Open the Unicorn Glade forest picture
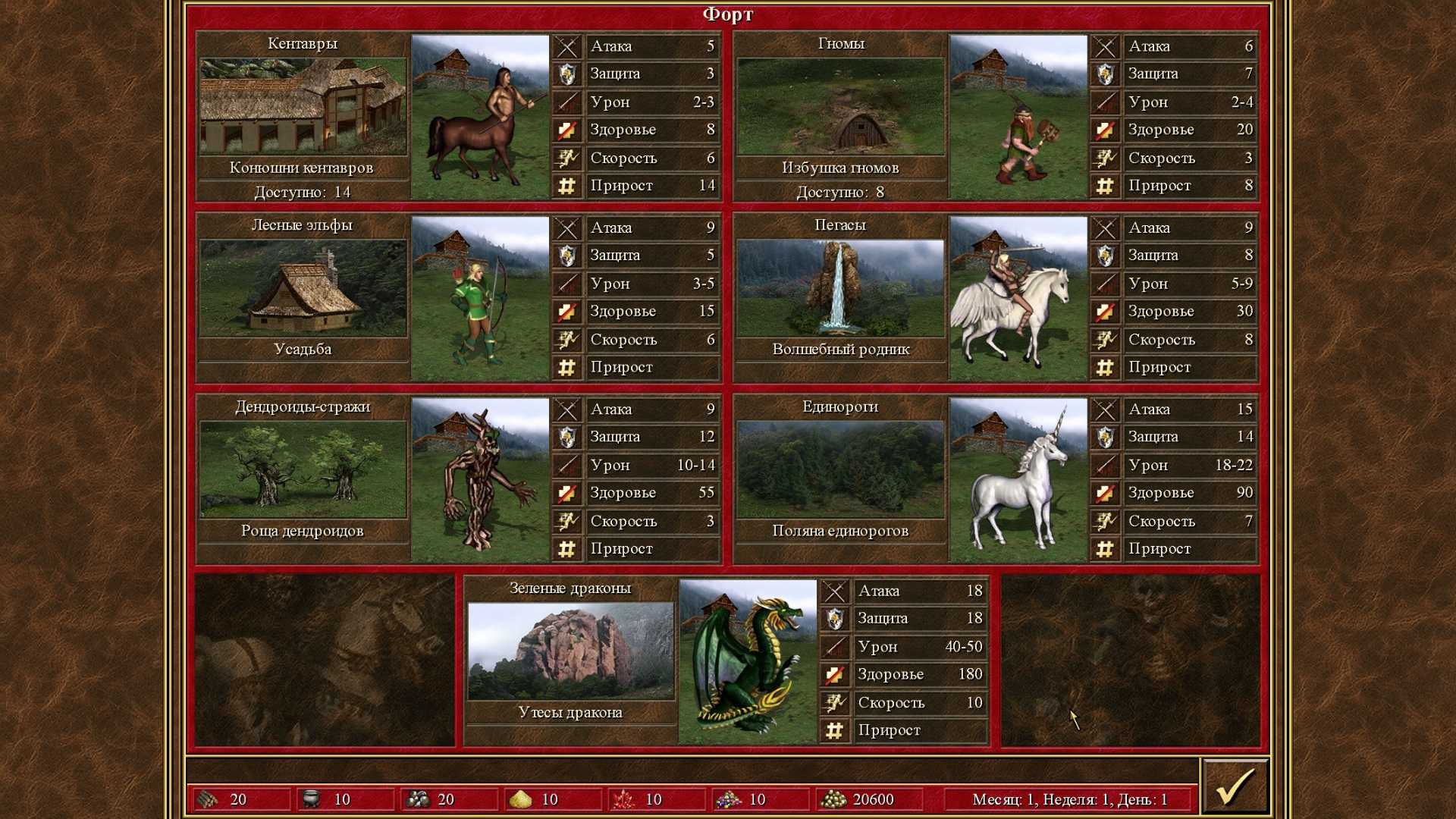The width and height of the screenshot is (1456, 819). pyautogui.click(x=840, y=470)
